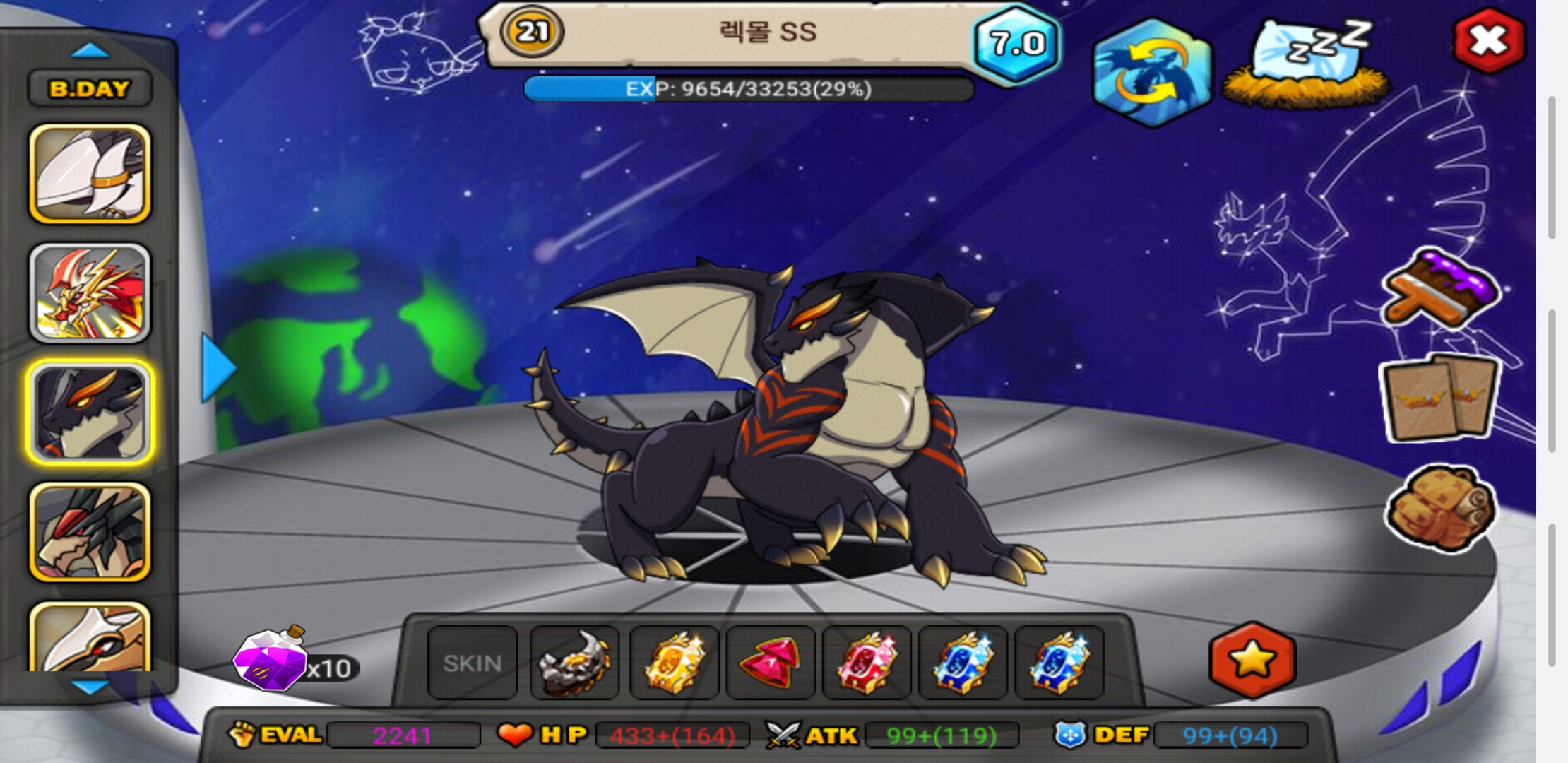Click the down arrow below dragon list

[90, 687]
